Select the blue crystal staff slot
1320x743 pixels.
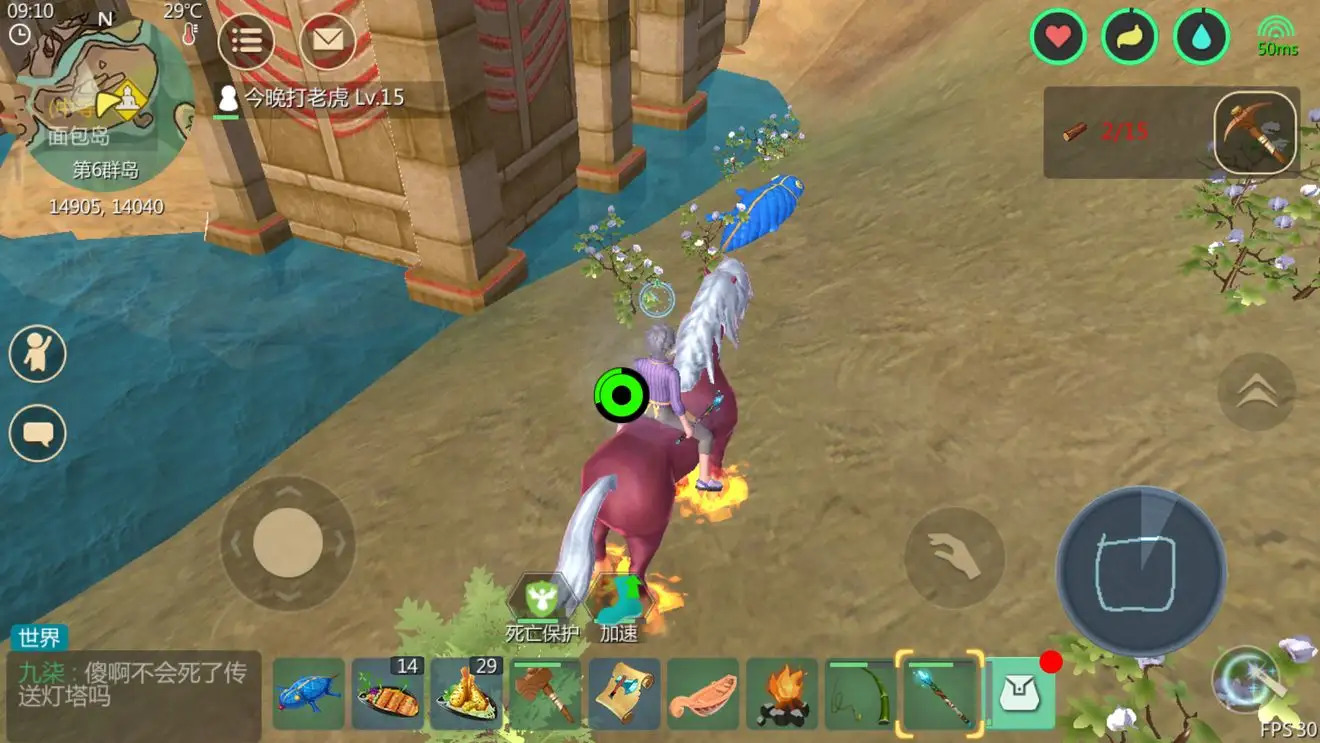tap(940, 693)
